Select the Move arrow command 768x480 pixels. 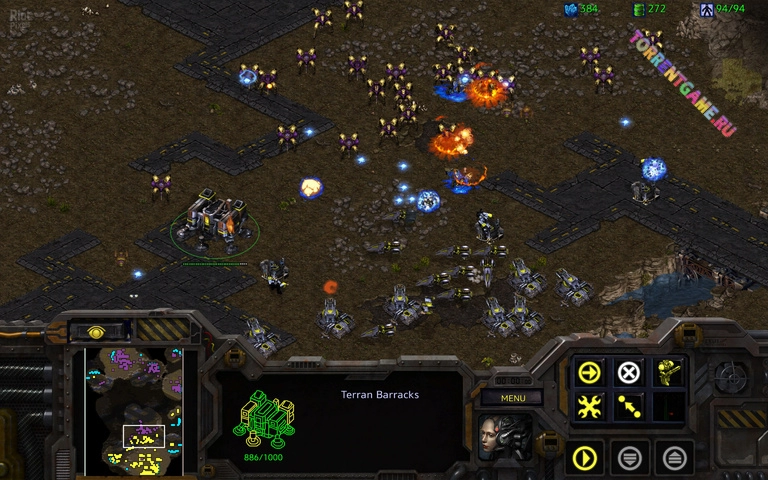[589, 372]
